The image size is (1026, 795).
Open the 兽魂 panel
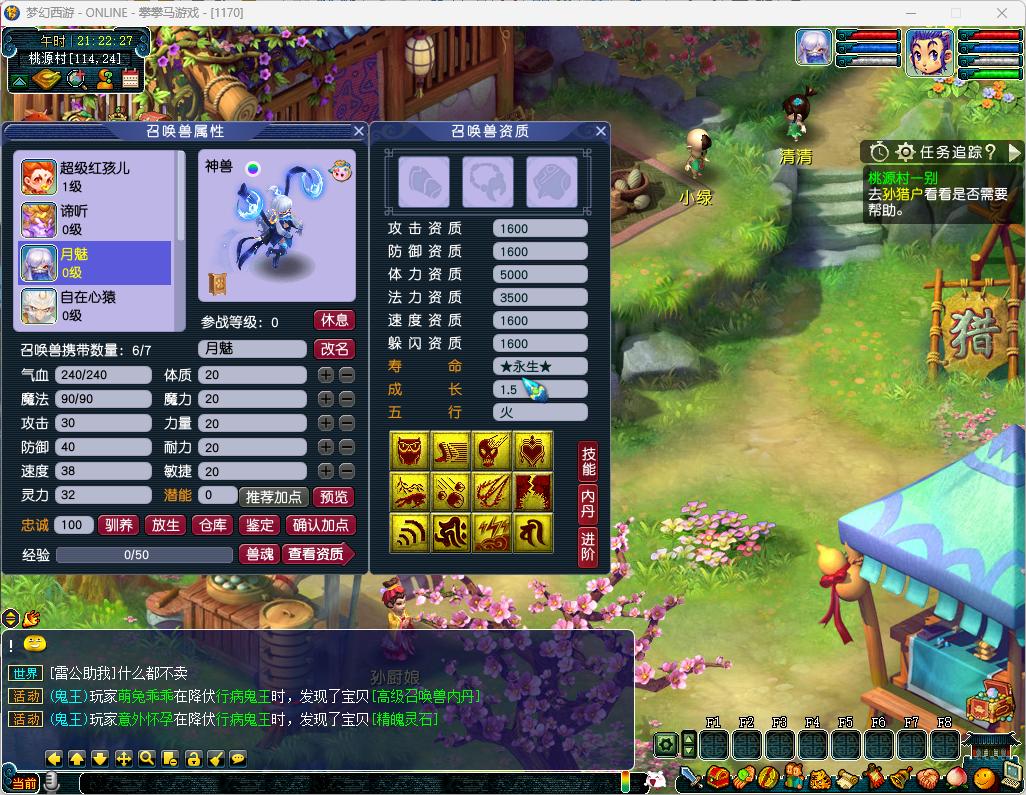click(x=260, y=554)
